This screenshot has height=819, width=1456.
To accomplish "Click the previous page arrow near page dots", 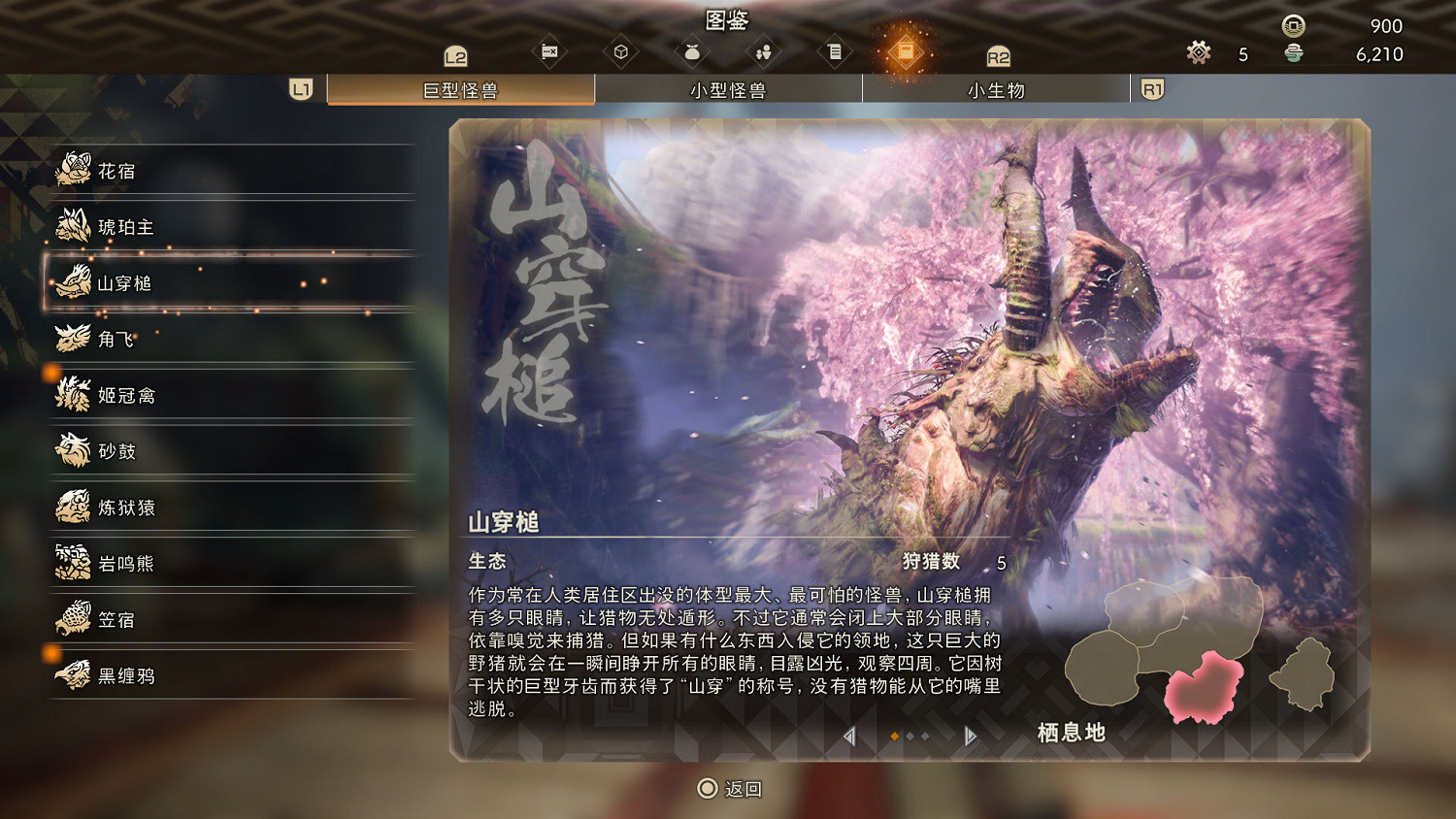I will pyautogui.click(x=849, y=737).
